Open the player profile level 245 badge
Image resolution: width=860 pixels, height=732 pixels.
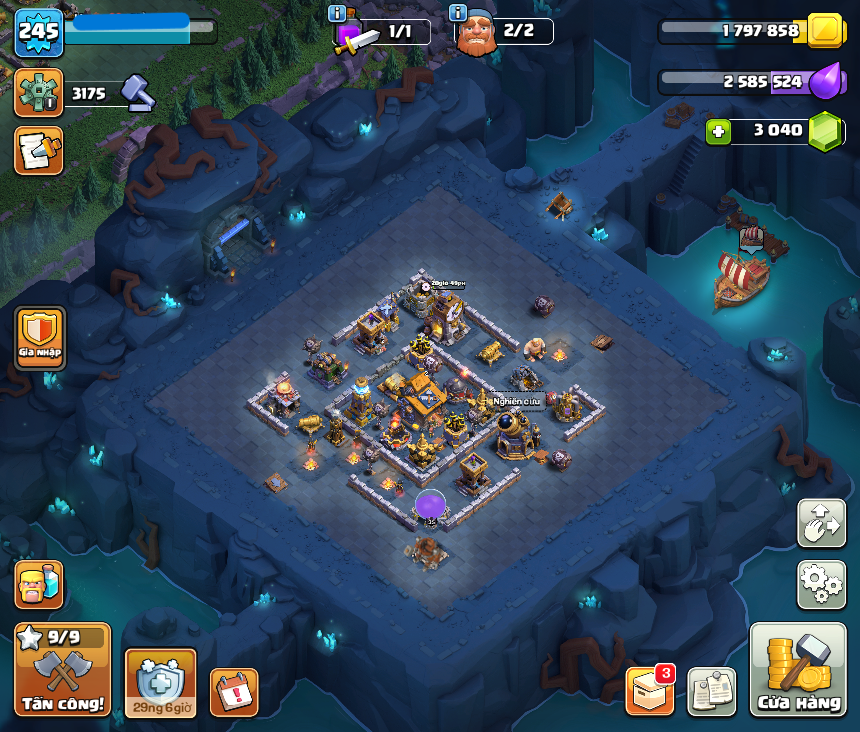coord(39,34)
